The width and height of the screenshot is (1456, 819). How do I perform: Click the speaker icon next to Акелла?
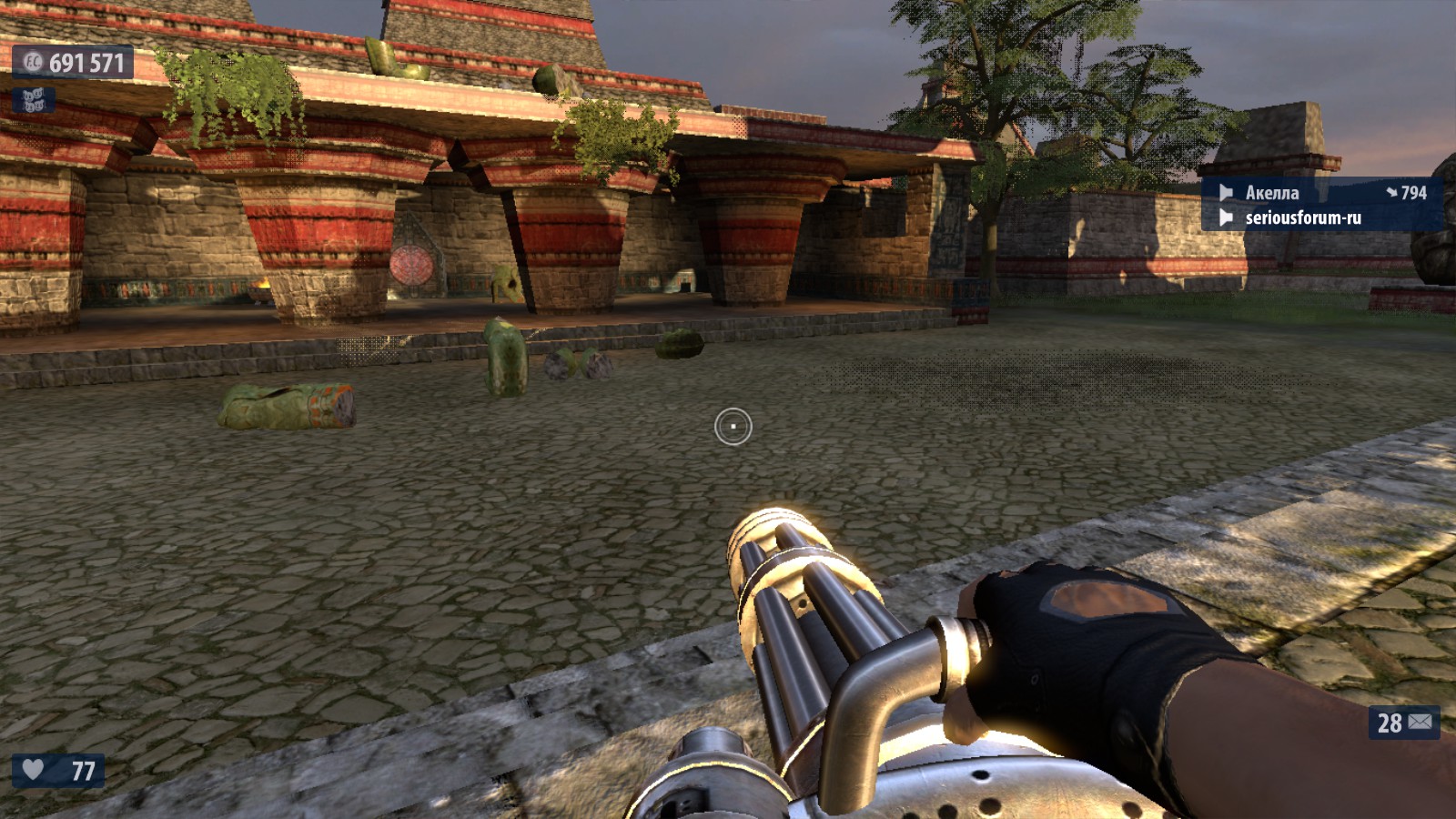click(x=1226, y=193)
